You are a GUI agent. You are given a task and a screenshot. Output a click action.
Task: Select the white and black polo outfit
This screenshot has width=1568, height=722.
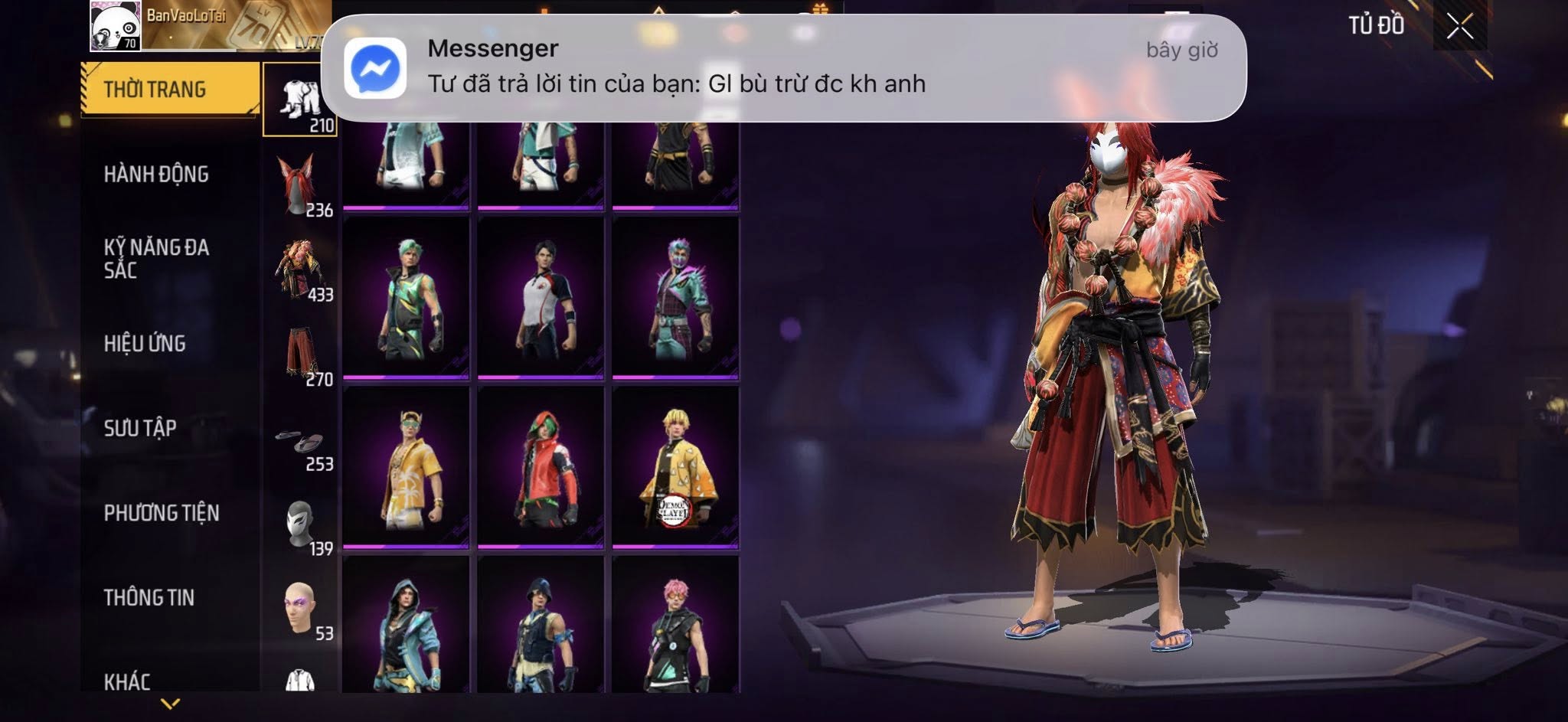pyautogui.click(x=541, y=297)
